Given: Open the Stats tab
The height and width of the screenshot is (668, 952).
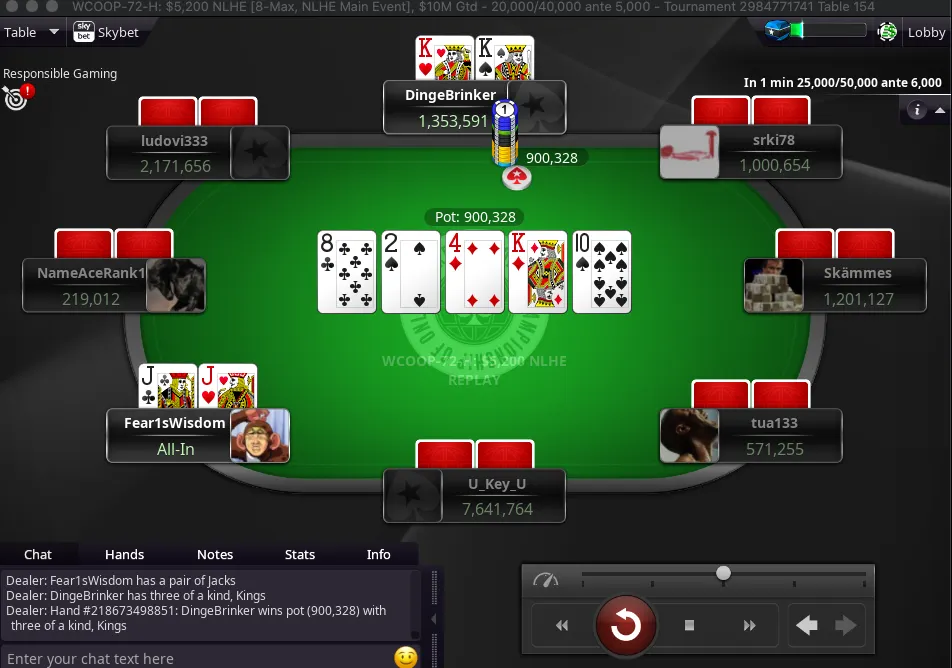Looking at the screenshot, I should 300,554.
